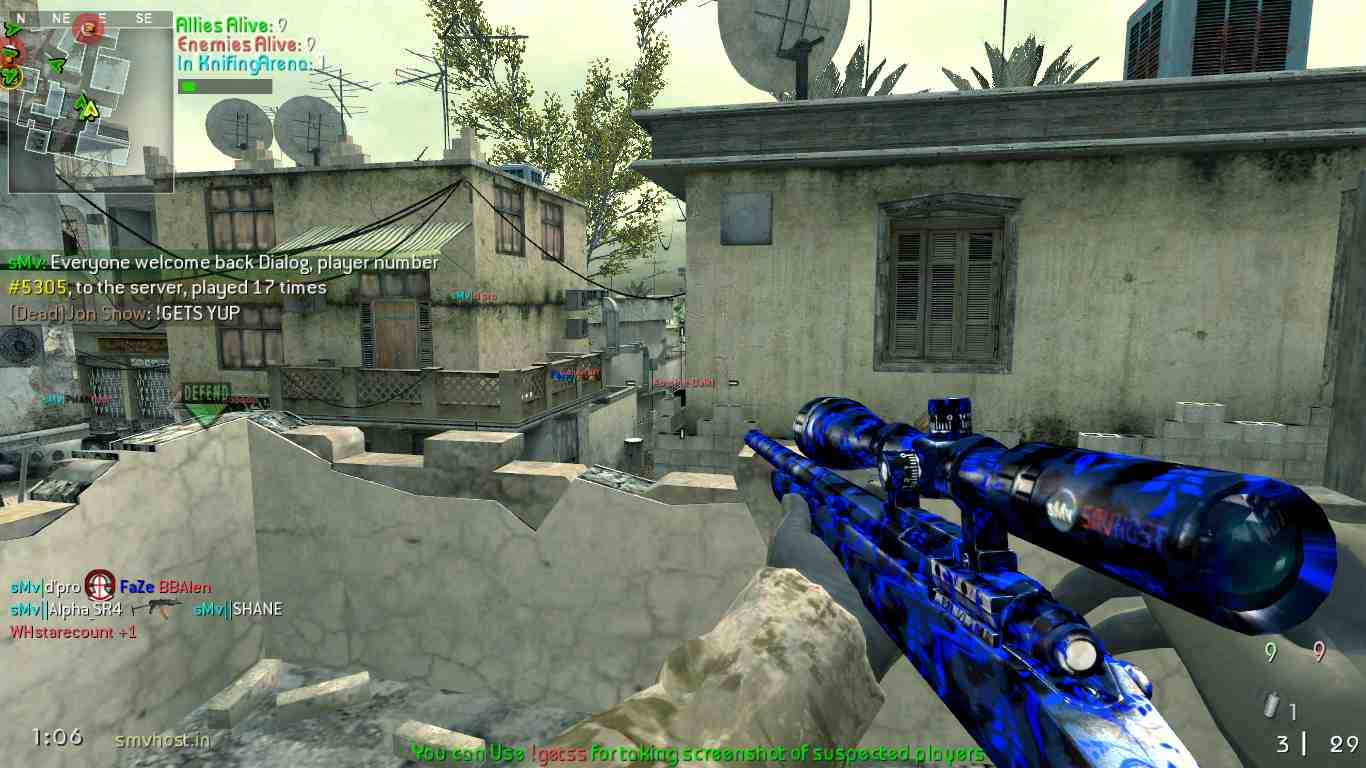Click the red crosshair killfeed icon
Image resolution: width=1366 pixels, height=768 pixels.
point(99,586)
